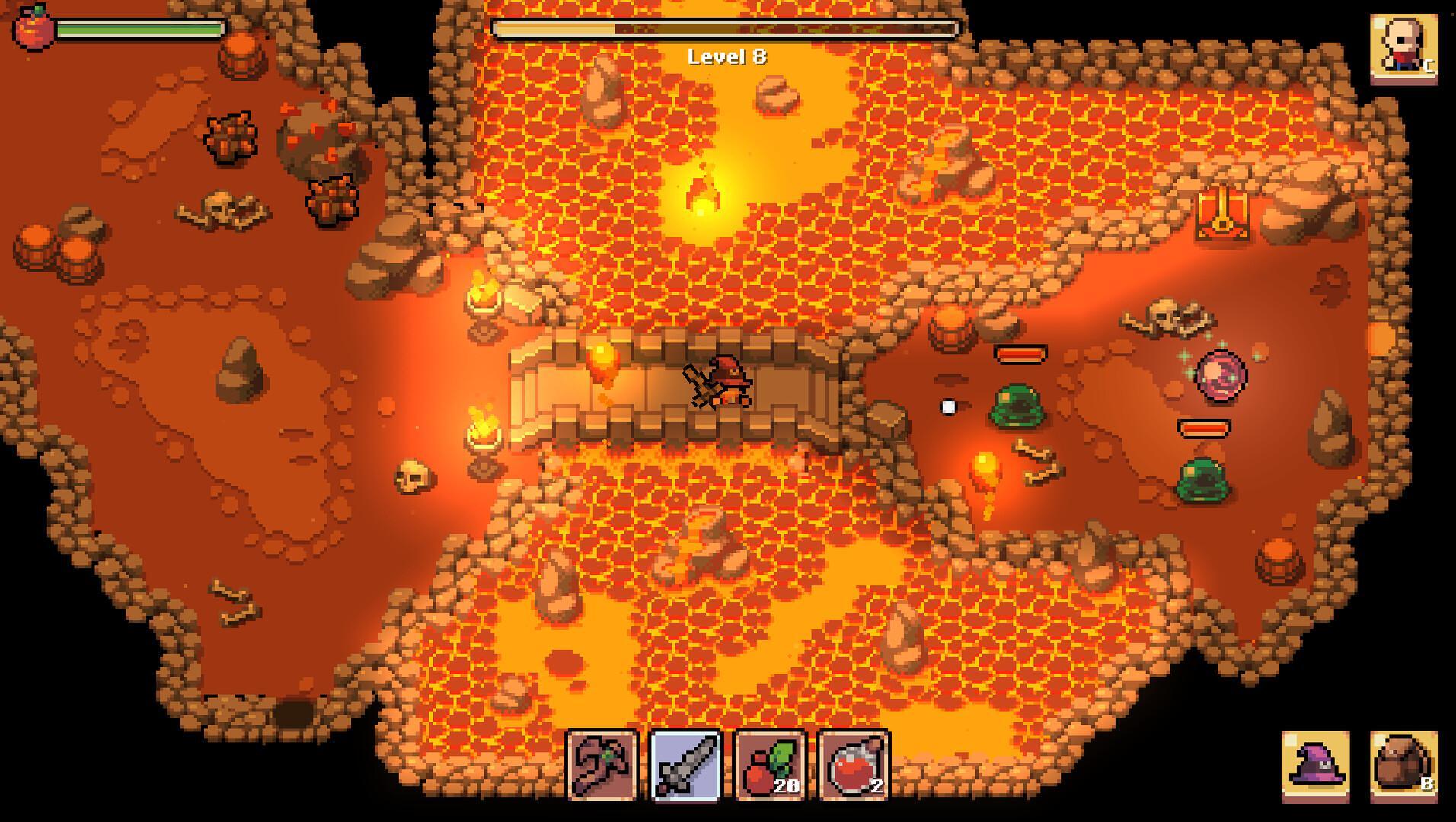Click the Level 8 text label
This screenshot has height=822, width=1456.
point(726,56)
